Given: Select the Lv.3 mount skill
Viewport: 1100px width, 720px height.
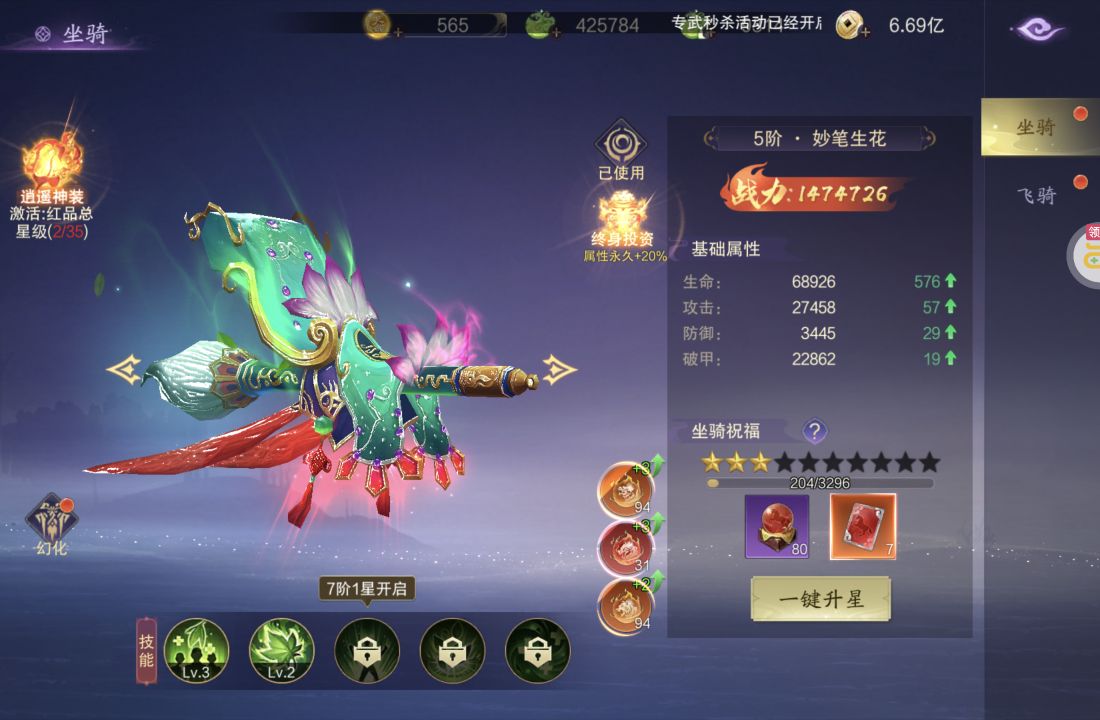Looking at the screenshot, I should point(196,650).
